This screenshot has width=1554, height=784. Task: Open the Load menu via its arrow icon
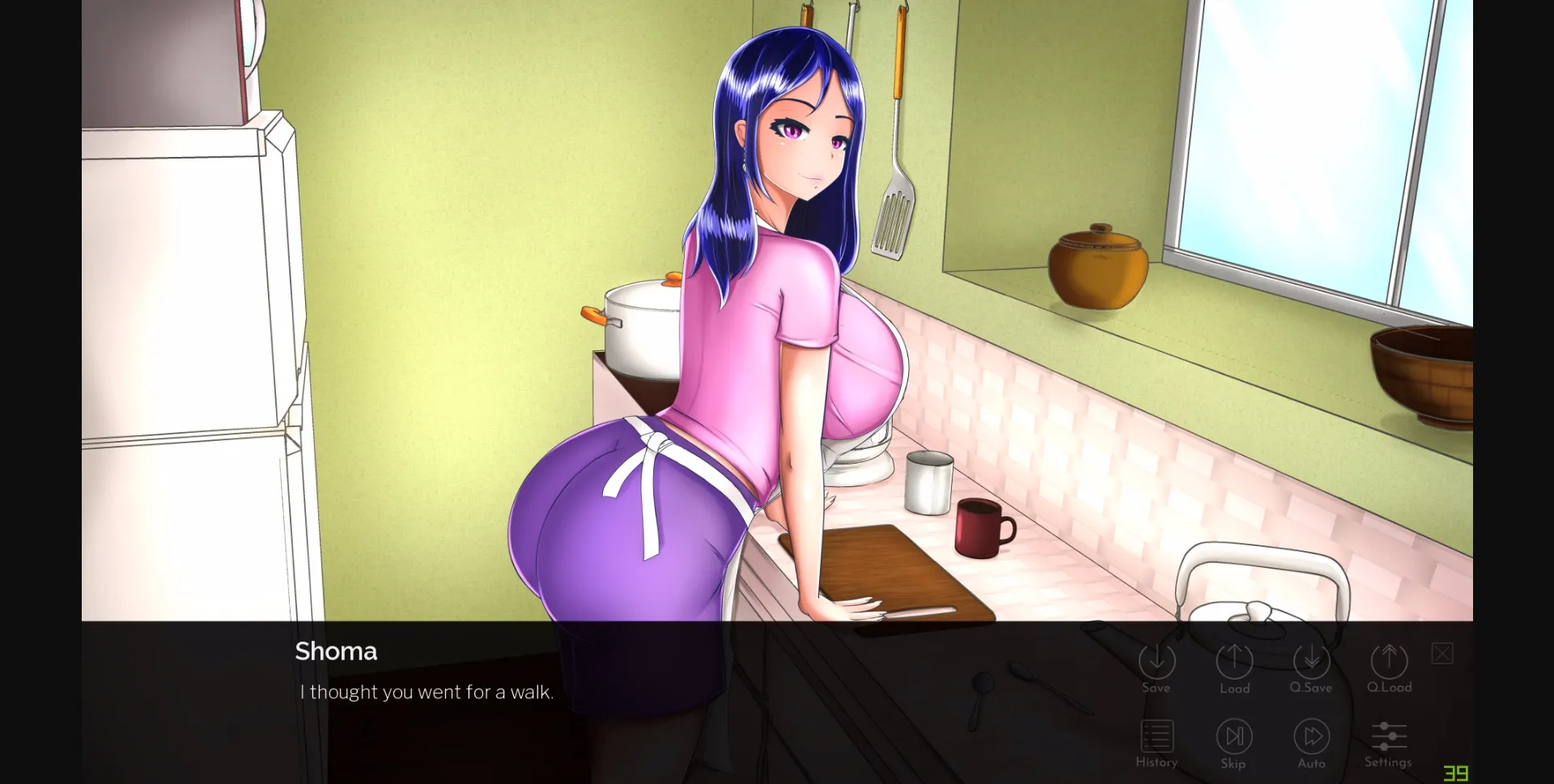(1233, 662)
